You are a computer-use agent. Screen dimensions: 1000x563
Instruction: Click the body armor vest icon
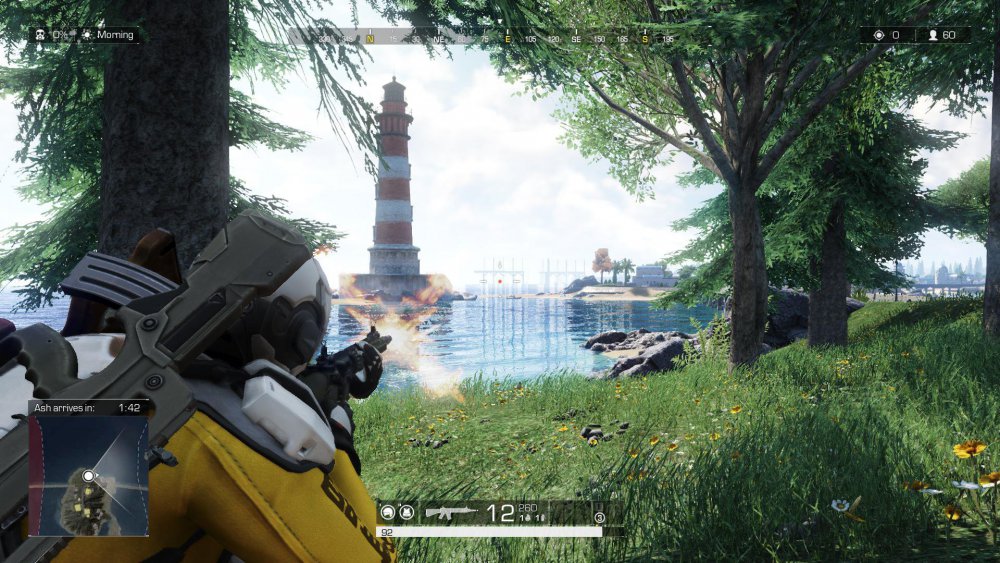tap(406, 513)
